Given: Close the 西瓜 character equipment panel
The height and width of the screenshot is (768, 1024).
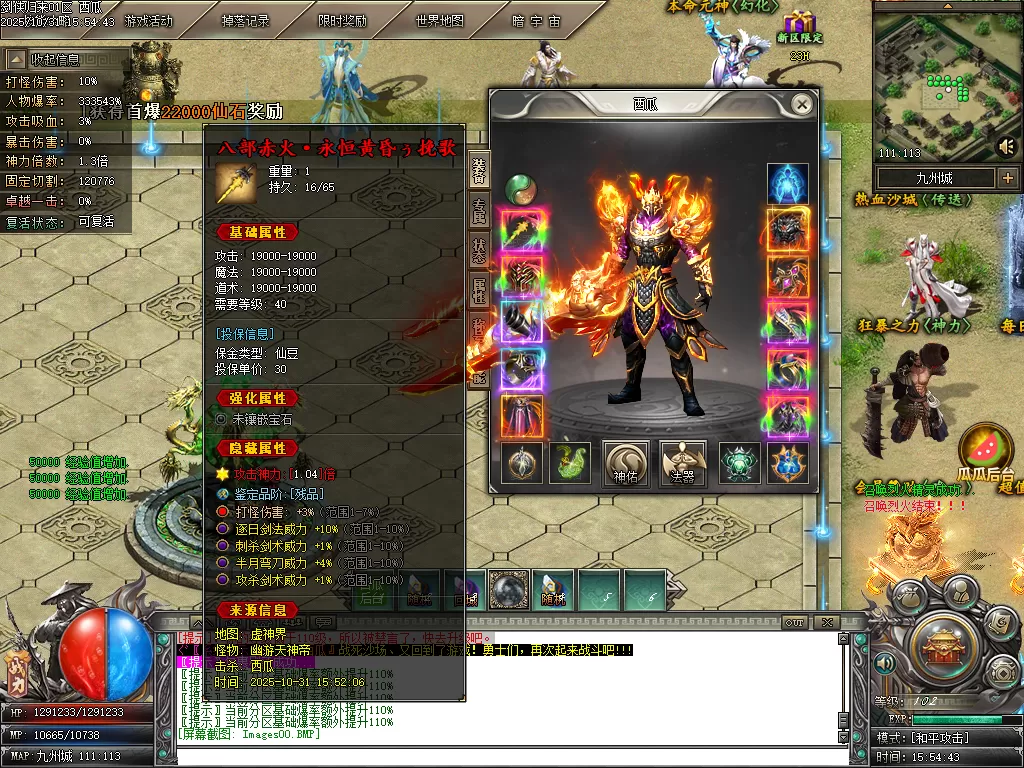Looking at the screenshot, I should (802, 104).
